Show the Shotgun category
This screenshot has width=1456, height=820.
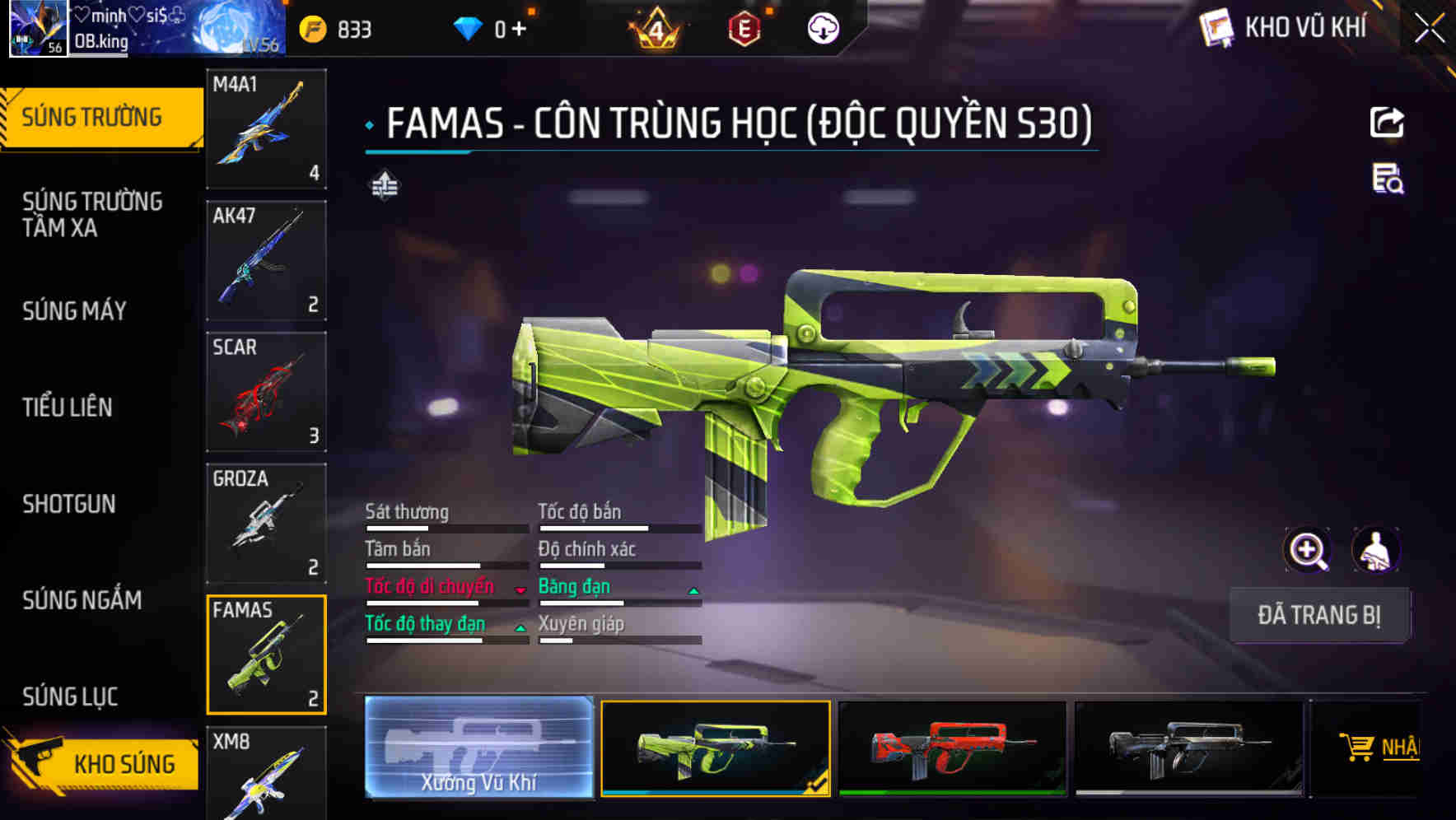(69, 504)
